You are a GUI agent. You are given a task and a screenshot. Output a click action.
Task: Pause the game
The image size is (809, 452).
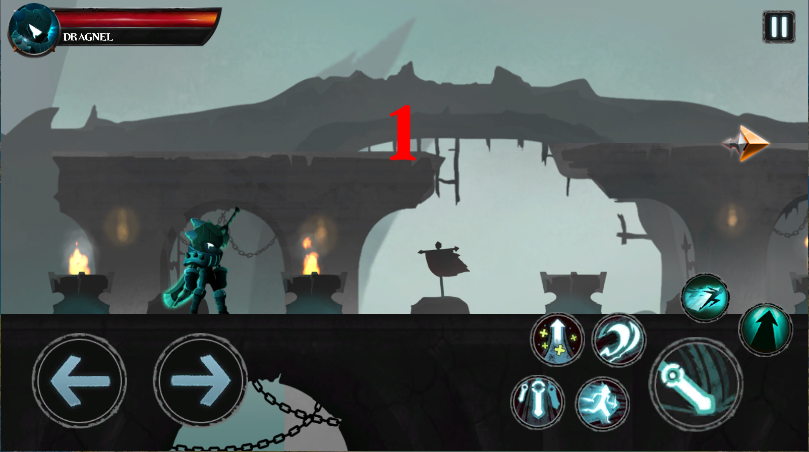778,26
